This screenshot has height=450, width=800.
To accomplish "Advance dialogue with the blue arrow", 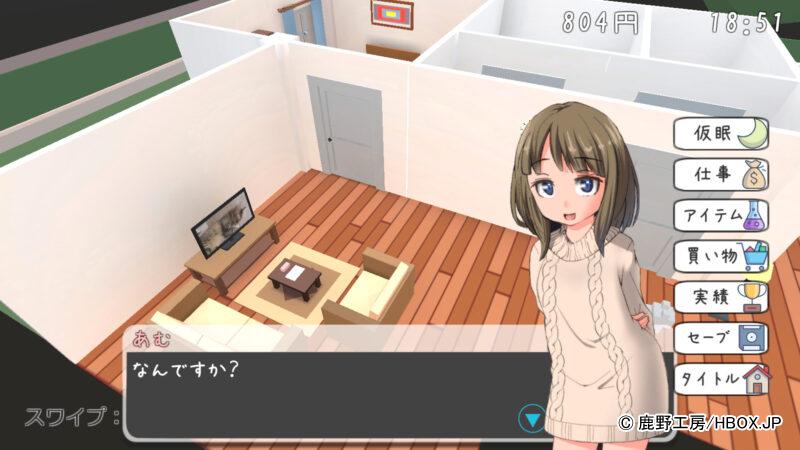I will (x=534, y=418).
